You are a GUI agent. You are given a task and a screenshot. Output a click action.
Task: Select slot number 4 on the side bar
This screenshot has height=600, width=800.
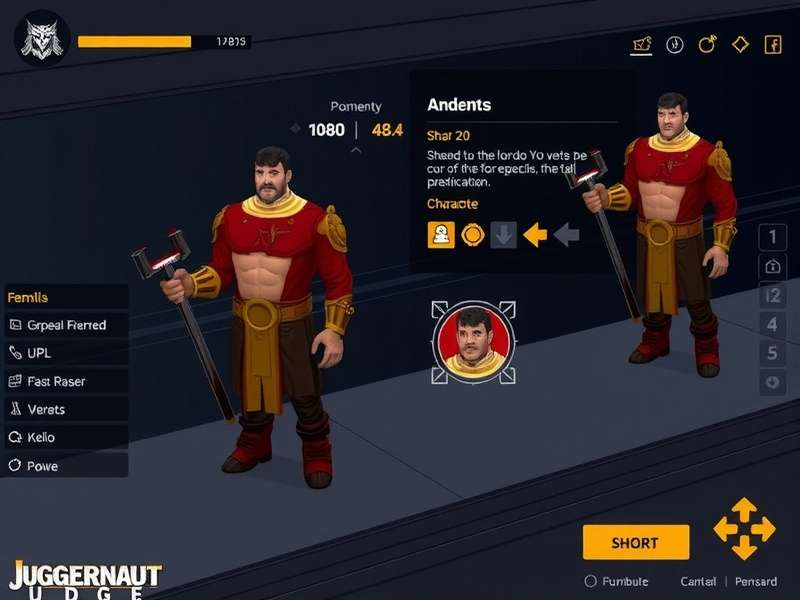point(772,324)
